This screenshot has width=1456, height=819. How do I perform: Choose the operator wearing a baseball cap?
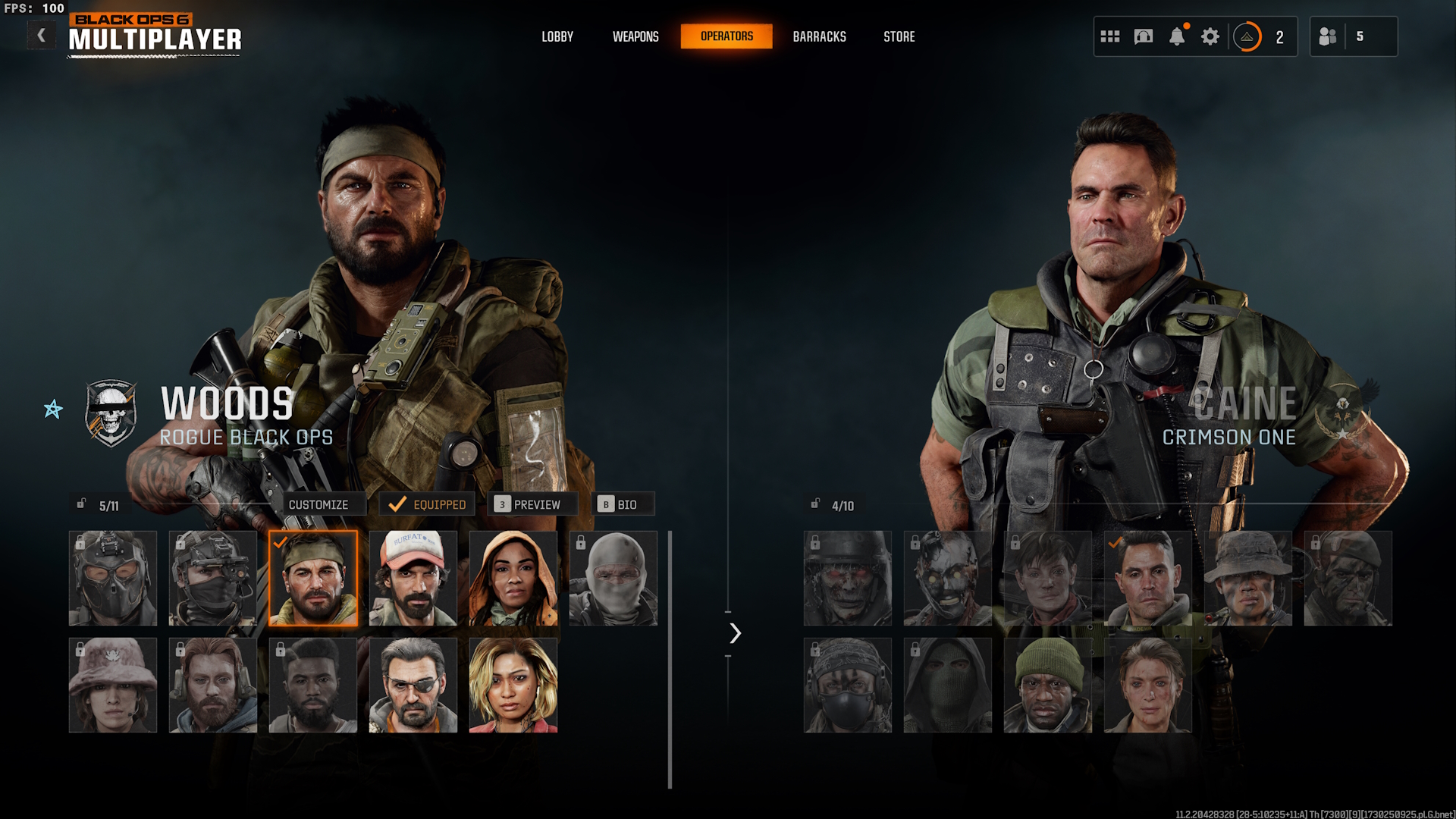[x=413, y=579]
